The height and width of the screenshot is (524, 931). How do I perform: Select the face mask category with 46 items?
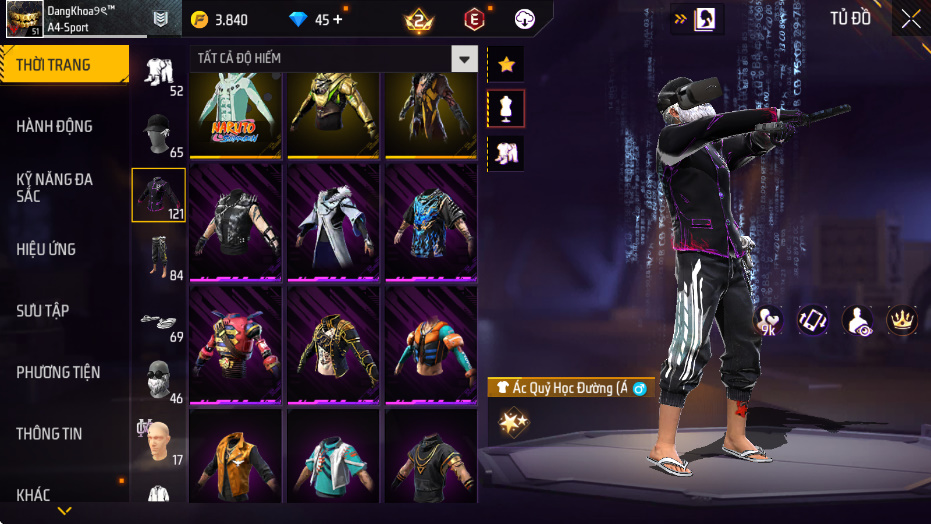(x=159, y=381)
